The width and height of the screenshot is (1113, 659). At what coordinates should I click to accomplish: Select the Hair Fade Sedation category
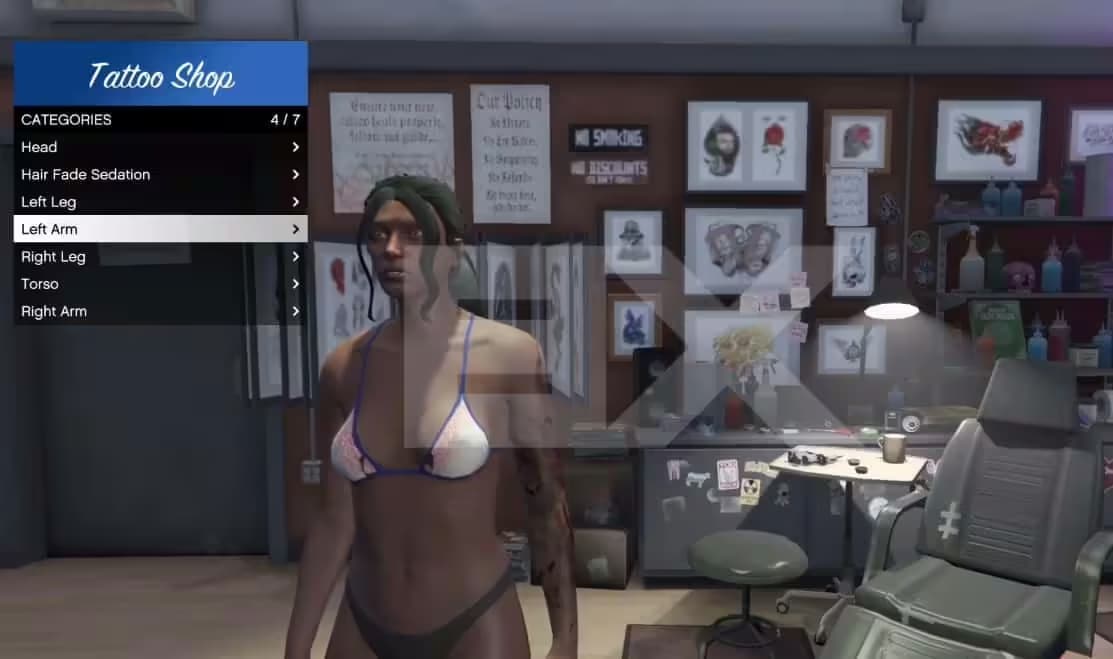tap(160, 174)
